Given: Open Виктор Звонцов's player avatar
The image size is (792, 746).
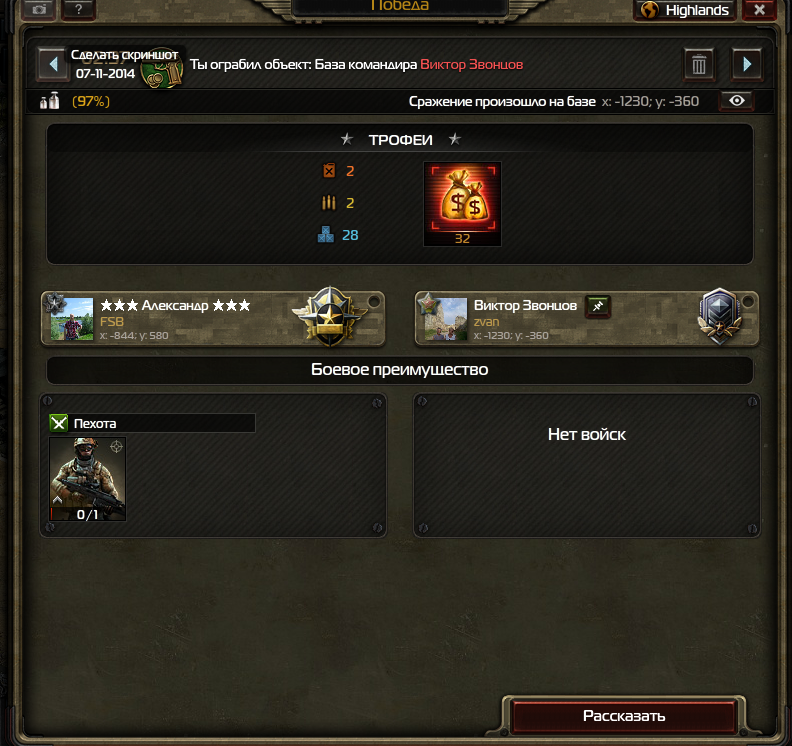Looking at the screenshot, I should [446, 319].
